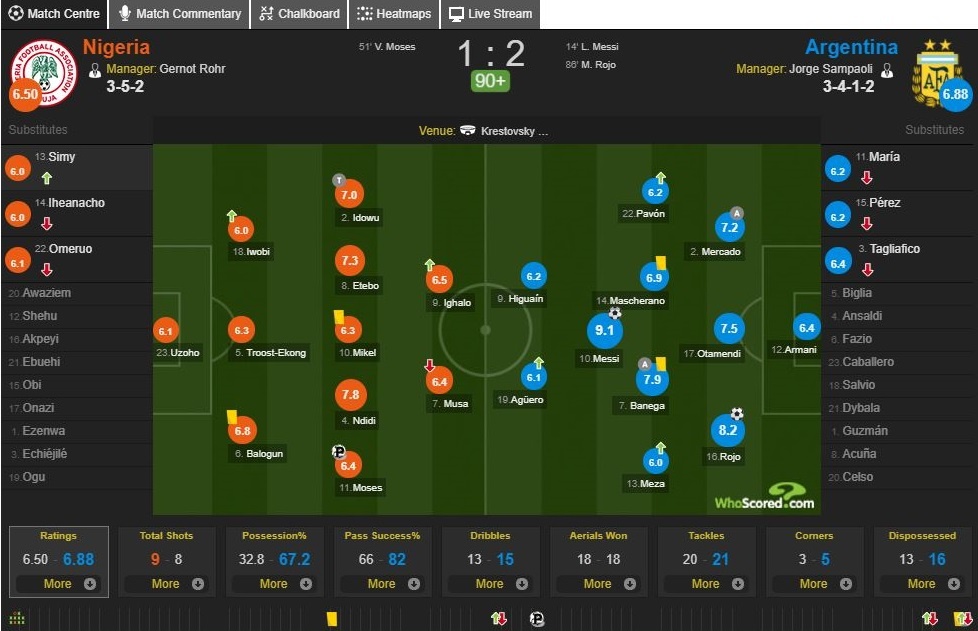This screenshot has height=631, width=978.
Task: Select Ndidi's 7.8 rating marker
Action: 350,395
